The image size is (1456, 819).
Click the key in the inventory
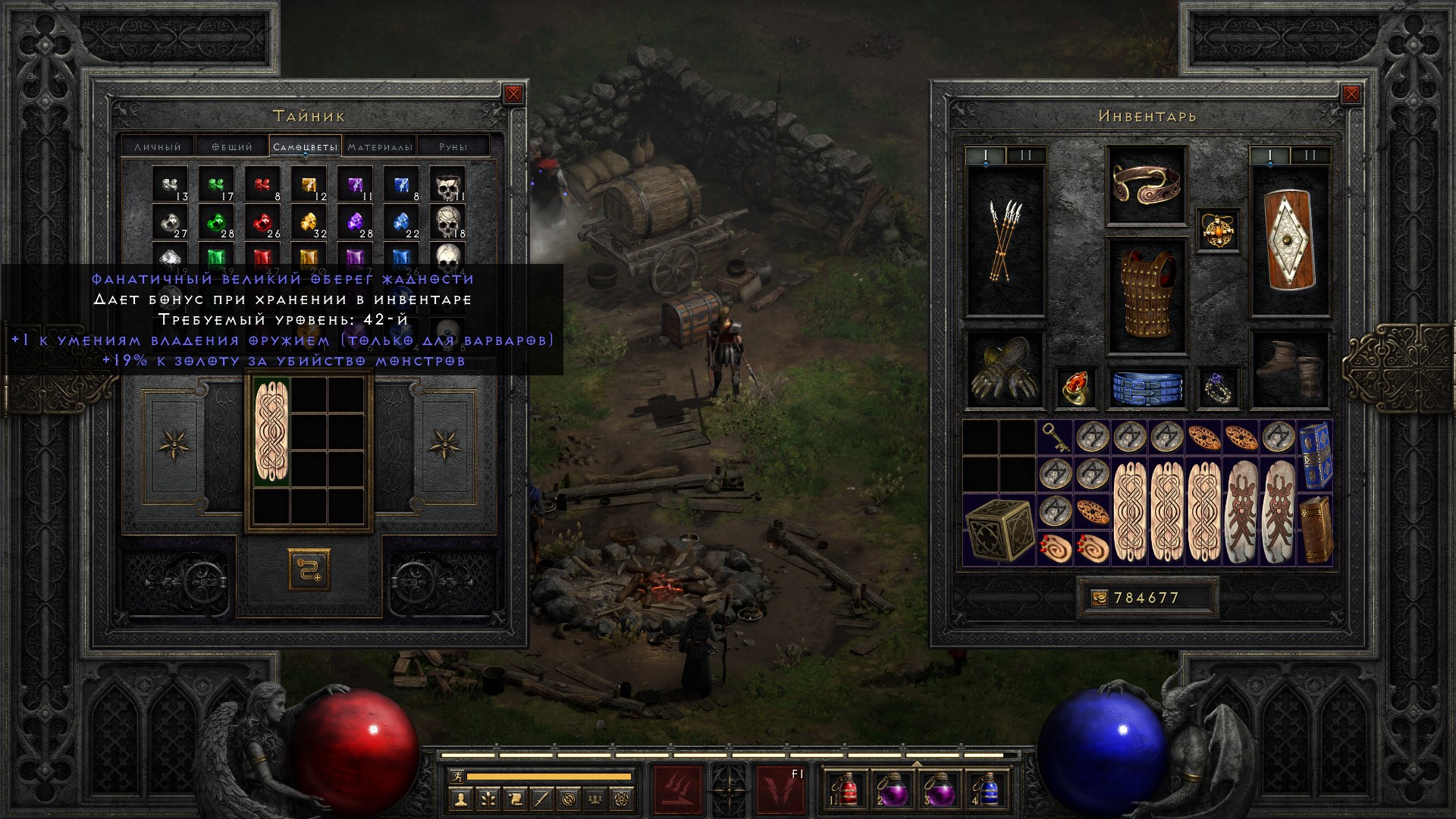coord(1055,437)
